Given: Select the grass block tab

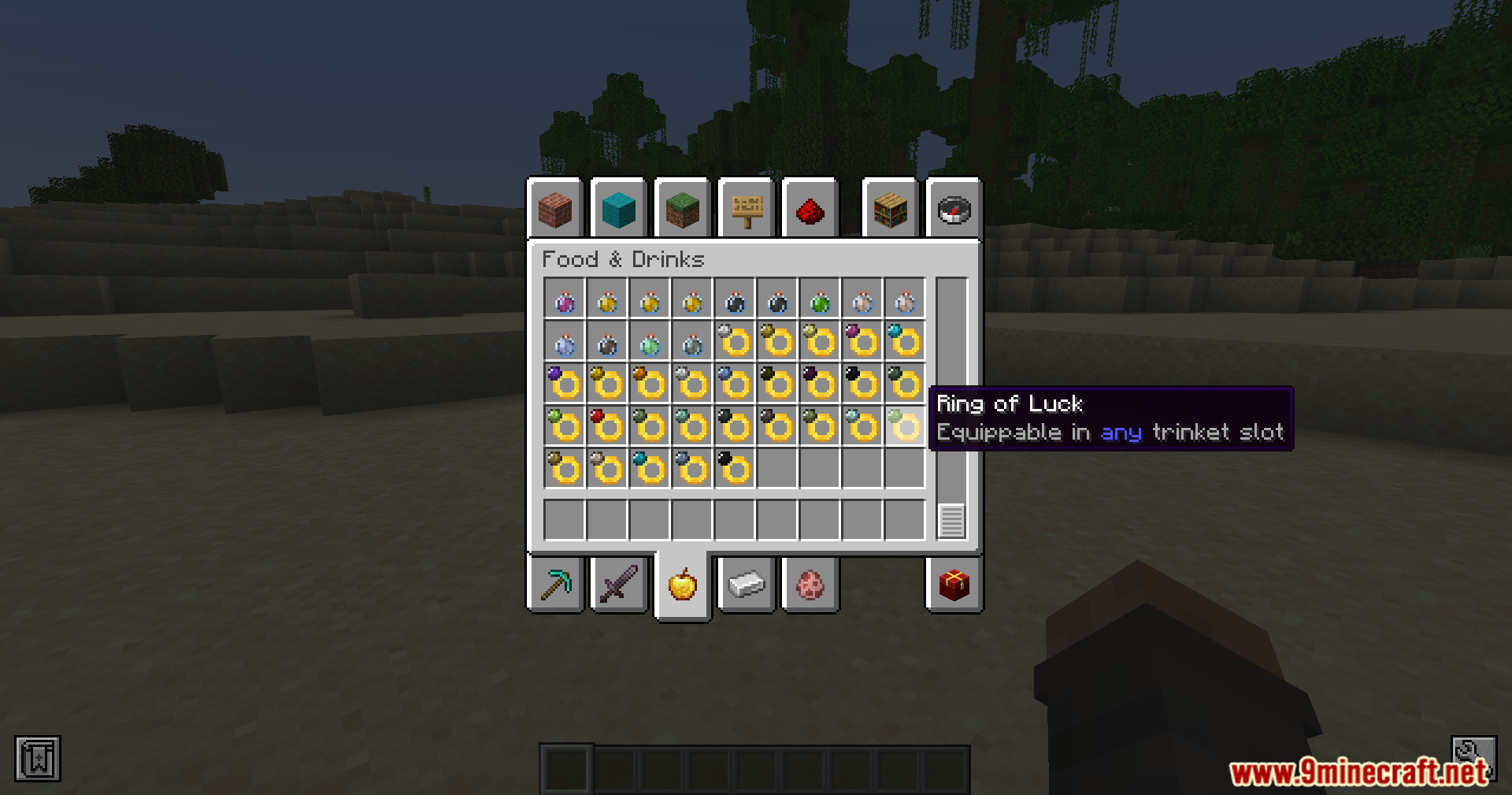Looking at the screenshot, I should pos(682,210).
